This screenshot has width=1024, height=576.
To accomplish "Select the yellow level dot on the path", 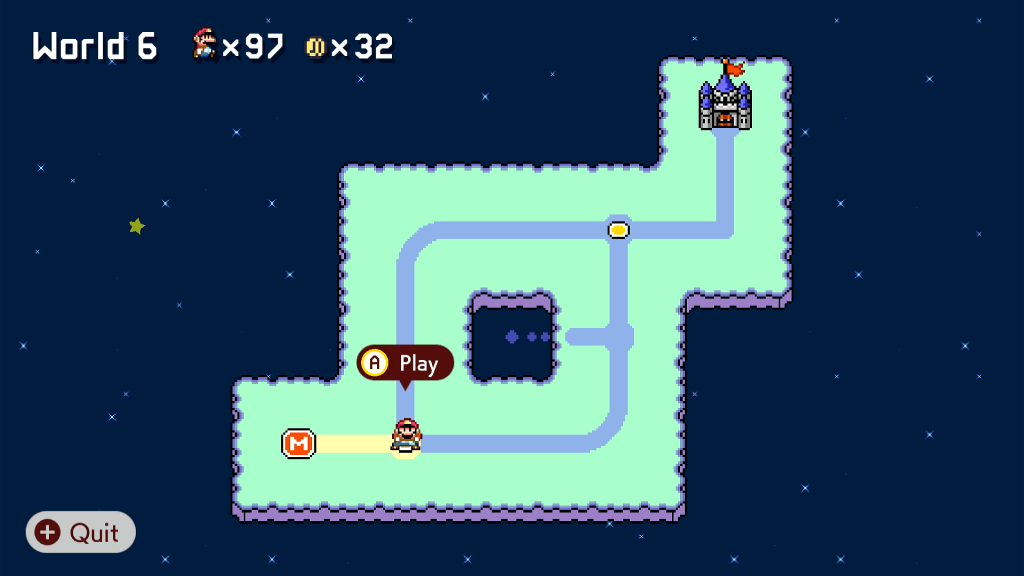I will point(618,230).
